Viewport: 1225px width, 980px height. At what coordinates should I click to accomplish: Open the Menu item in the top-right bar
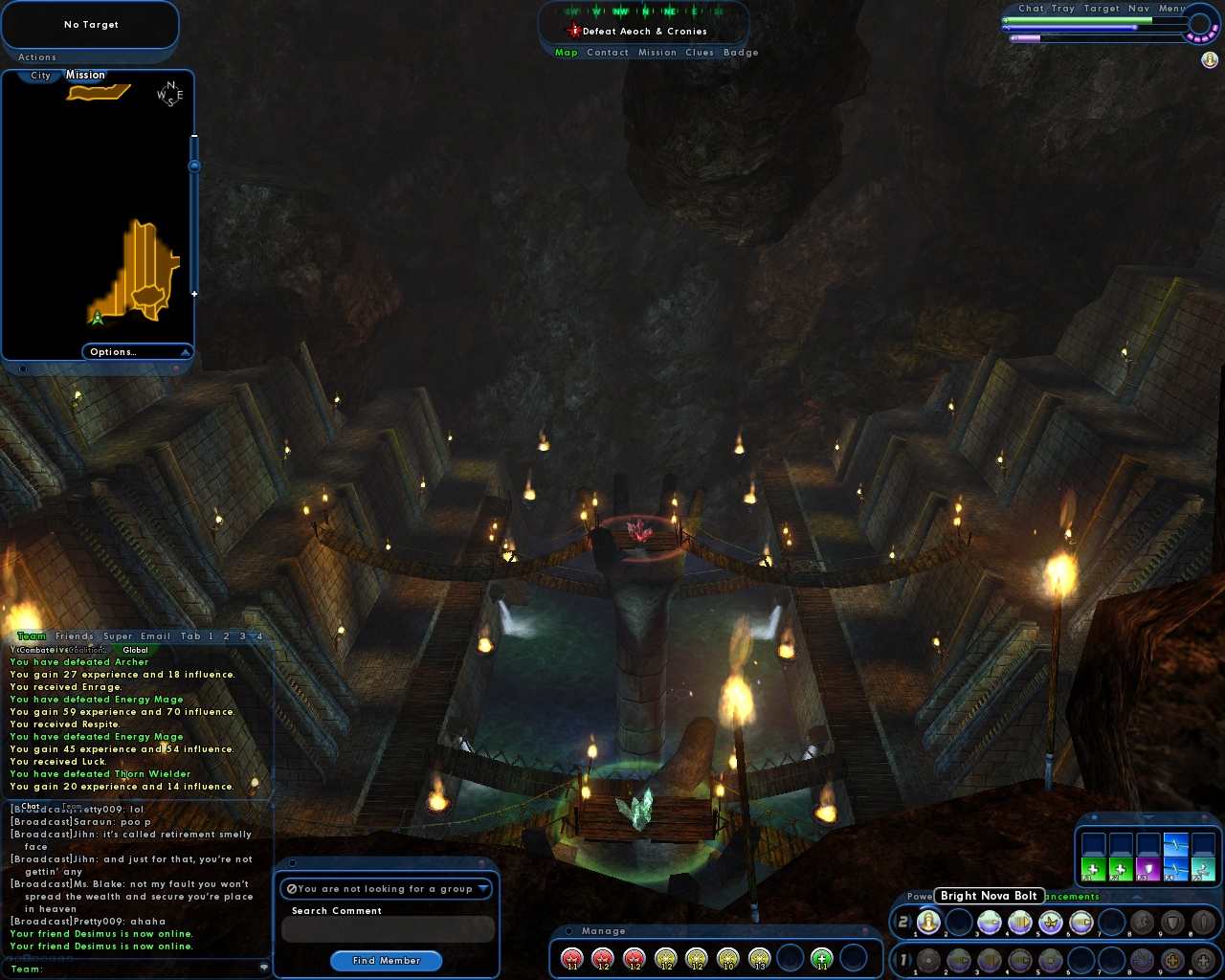point(1169,8)
